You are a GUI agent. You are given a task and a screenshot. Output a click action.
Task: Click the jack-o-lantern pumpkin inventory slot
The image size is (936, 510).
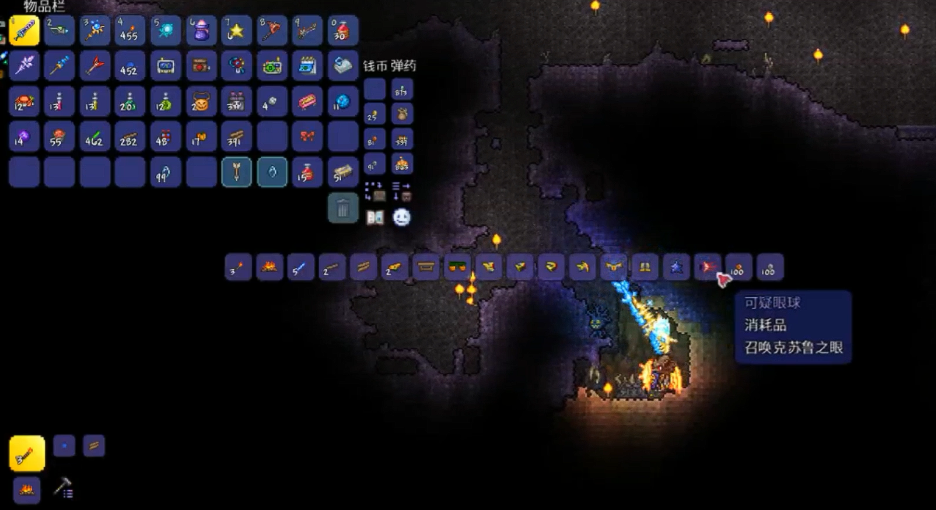coord(201,101)
